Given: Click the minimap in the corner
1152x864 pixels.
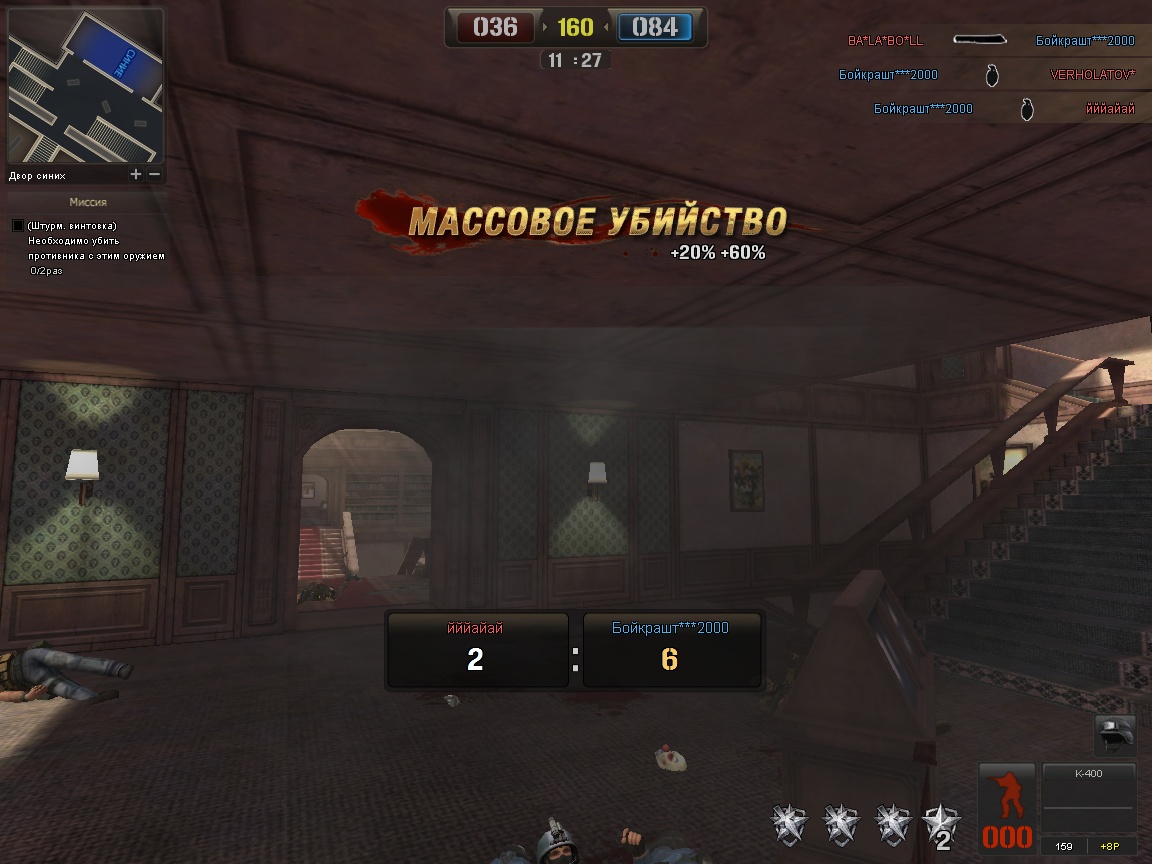Looking at the screenshot, I should pos(84,84).
